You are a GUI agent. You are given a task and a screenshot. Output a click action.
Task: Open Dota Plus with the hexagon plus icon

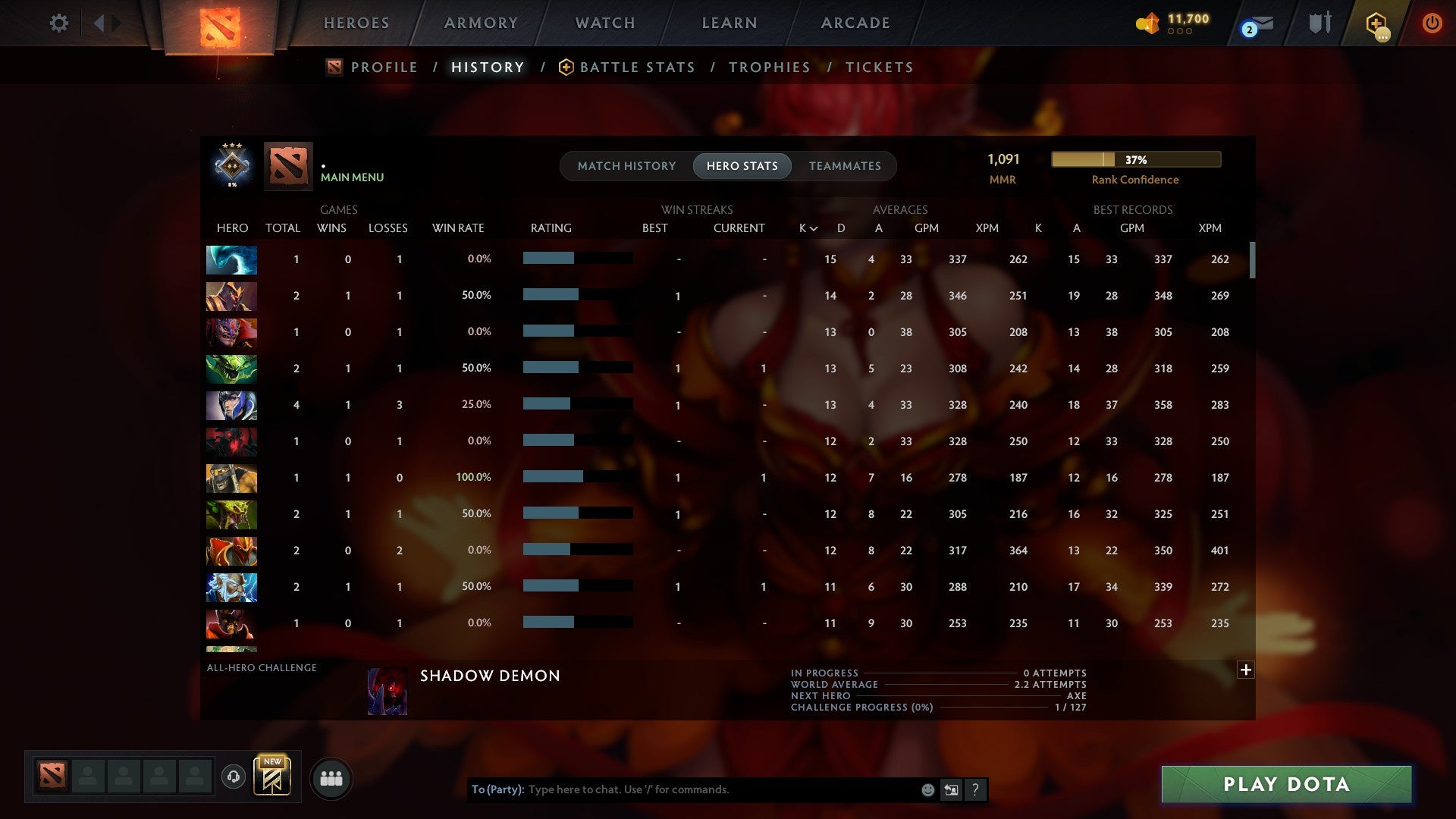click(1378, 23)
